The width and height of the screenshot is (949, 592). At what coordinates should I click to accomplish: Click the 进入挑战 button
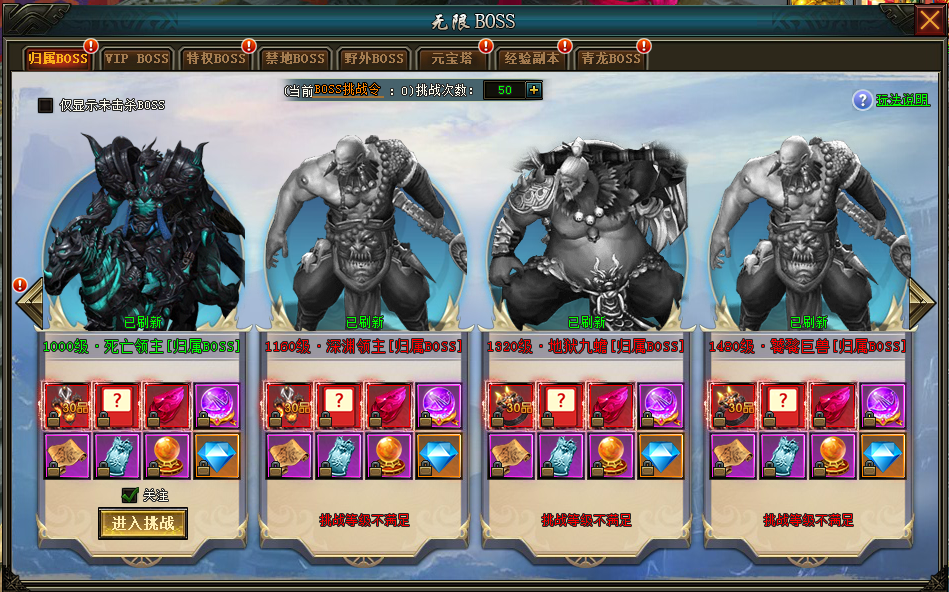[x=143, y=523]
